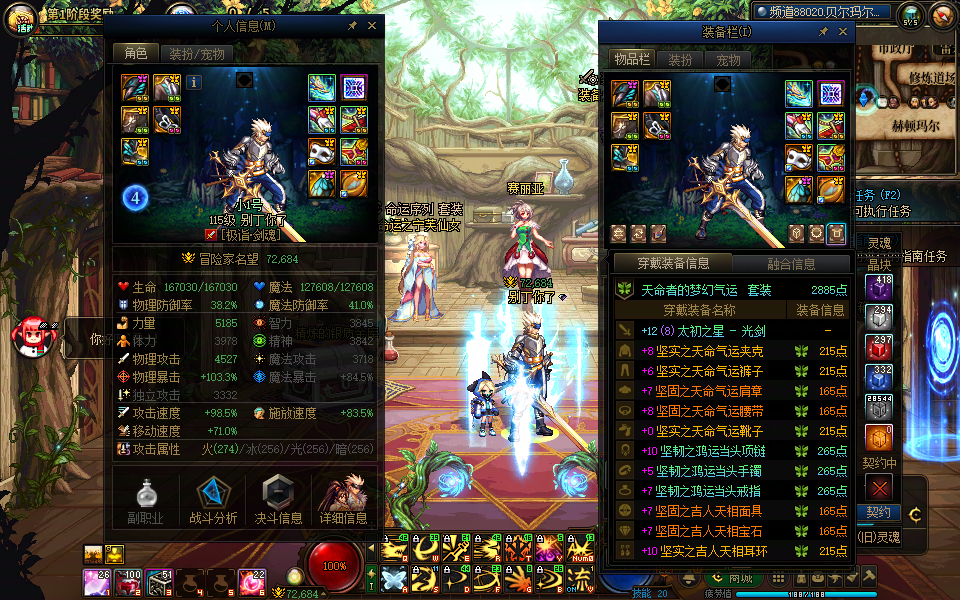Use the quick slot item with count 100
Image resolution: width=960 pixels, height=600 pixels.
click(x=129, y=581)
